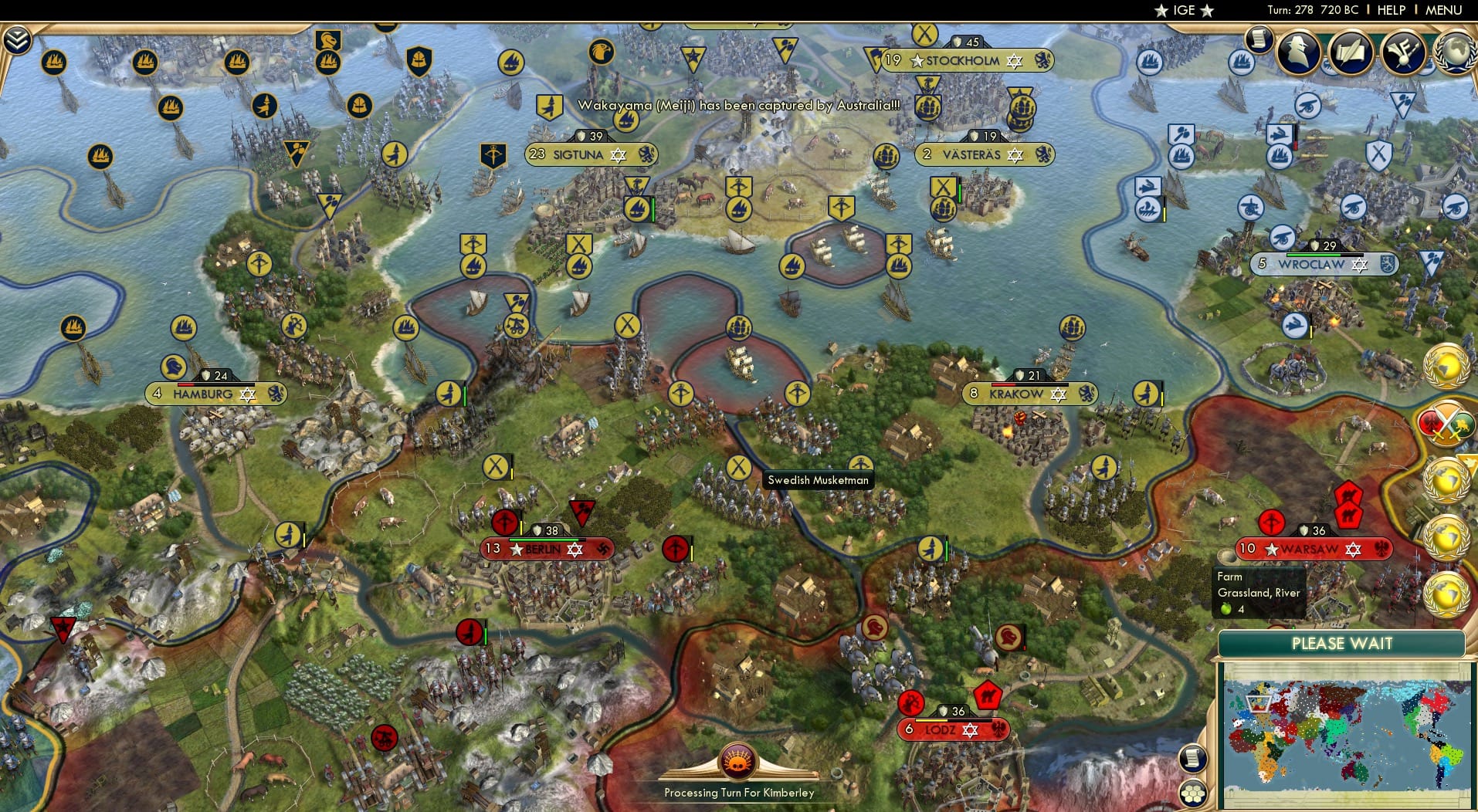Toggle the scroll icon above the hex grid
Viewport: 1478px width, 812px height.
click(x=1194, y=758)
